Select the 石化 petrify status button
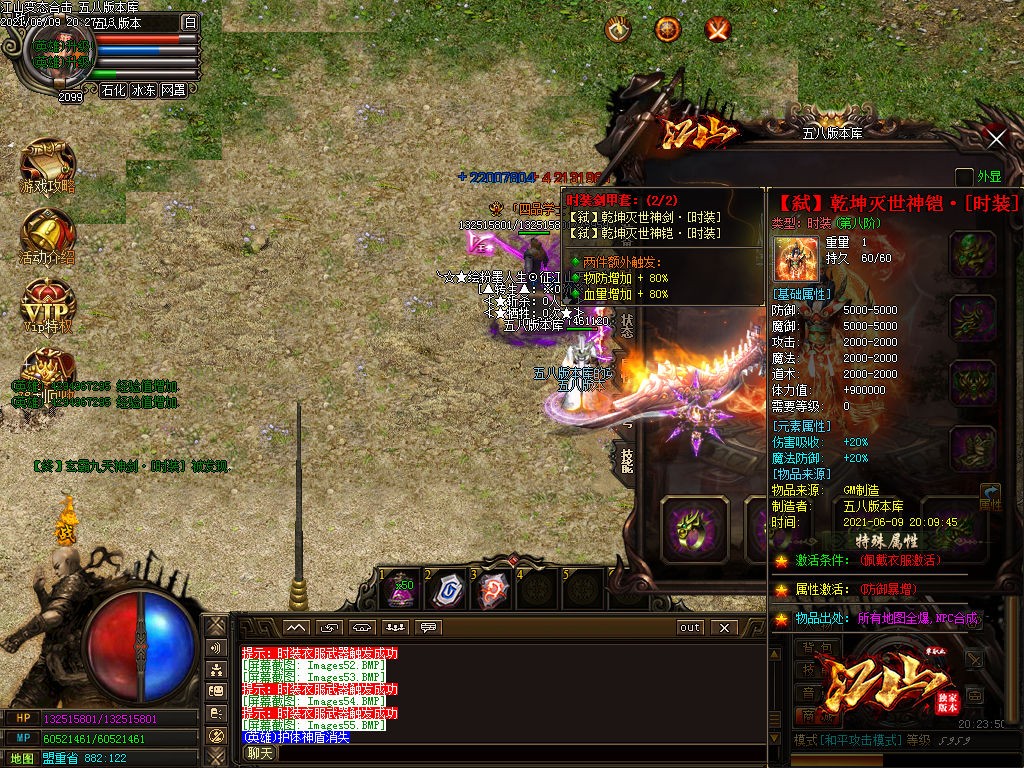This screenshot has height=768, width=1024. (113, 90)
